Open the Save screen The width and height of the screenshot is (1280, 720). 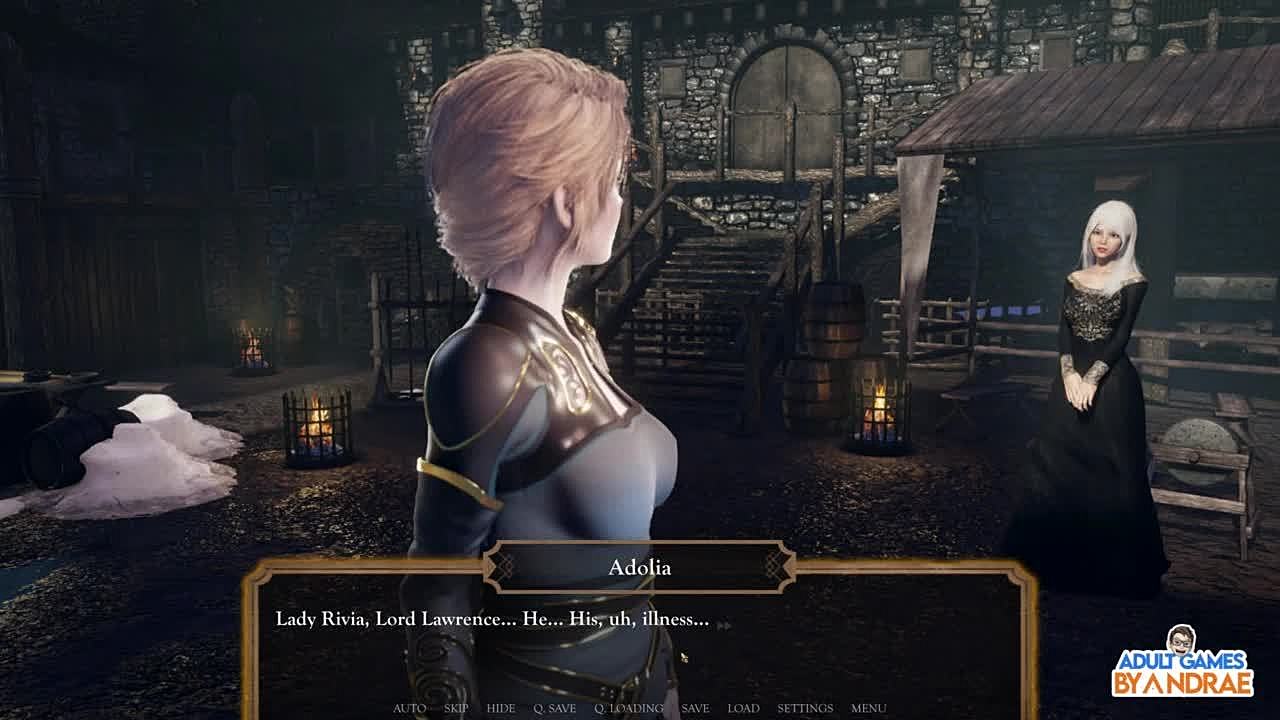695,708
